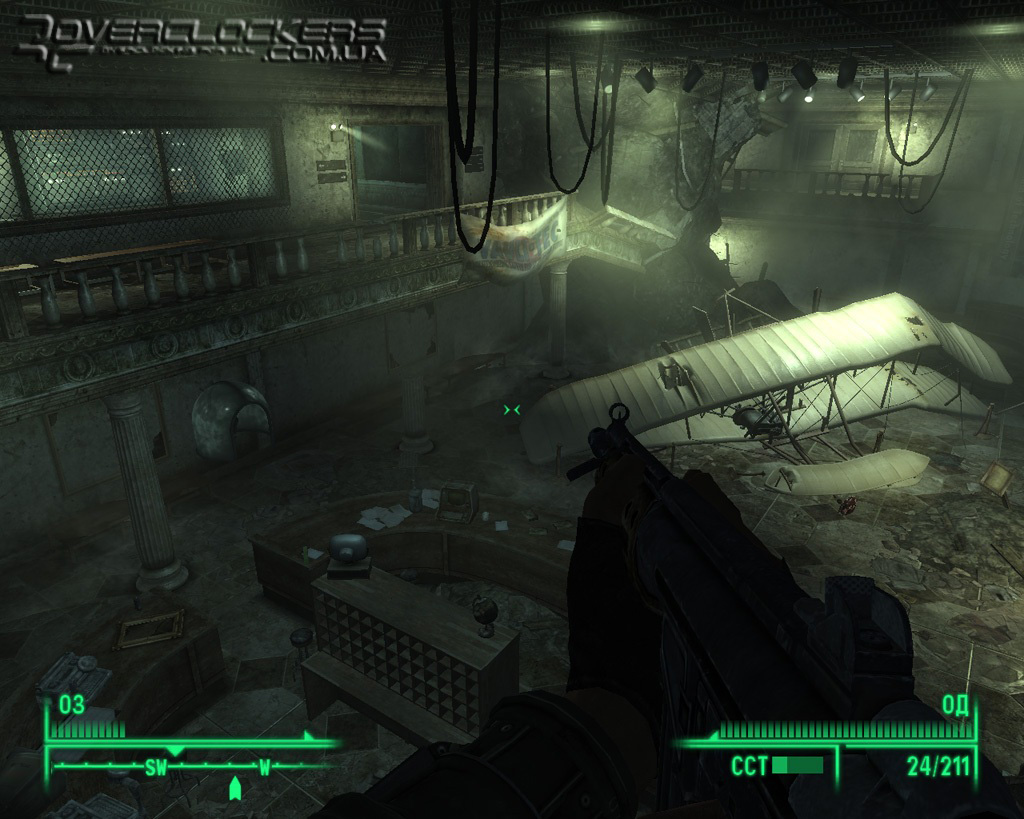
Task: Click the compass strip showing SW and W
Action: [x=193, y=768]
